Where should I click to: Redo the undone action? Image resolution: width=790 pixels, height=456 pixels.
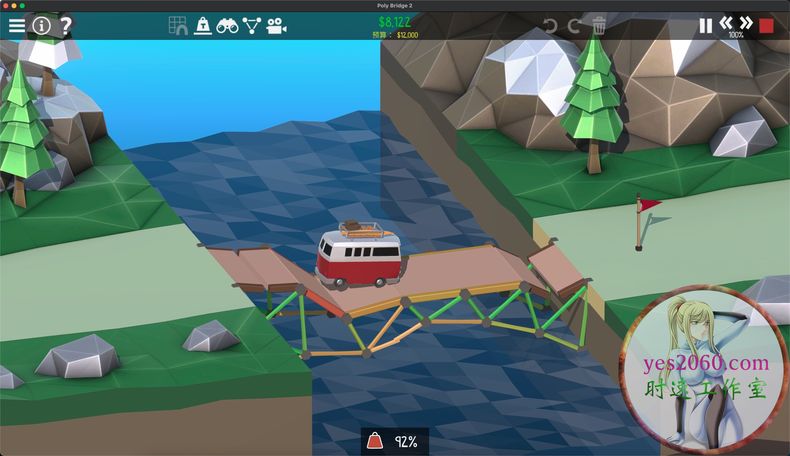click(x=574, y=26)
